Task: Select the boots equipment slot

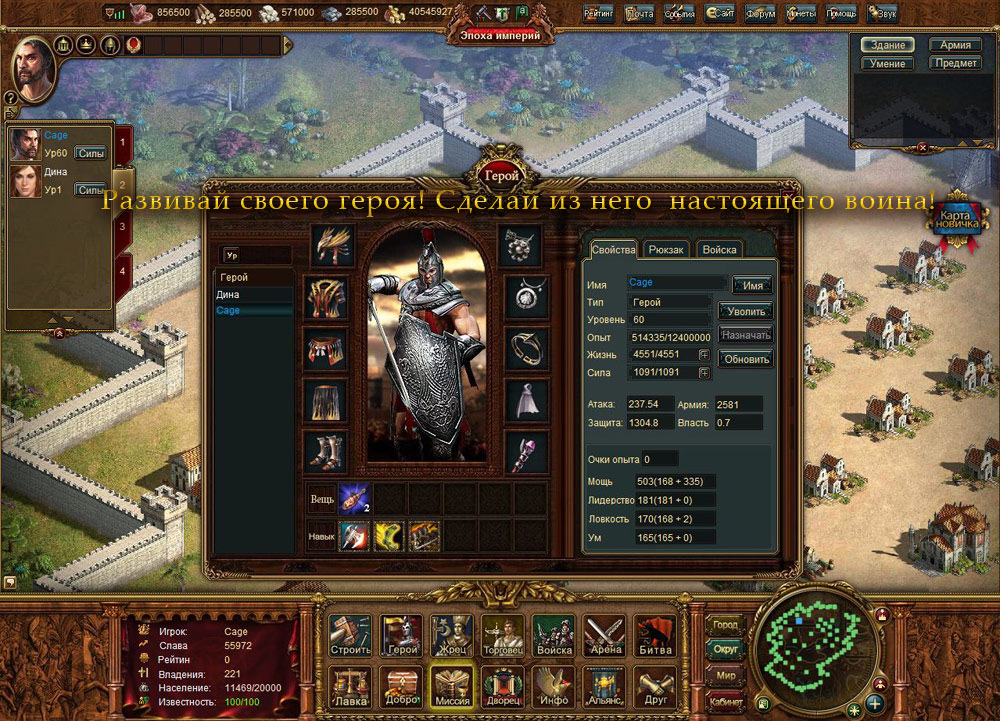Action: point(325,452)
